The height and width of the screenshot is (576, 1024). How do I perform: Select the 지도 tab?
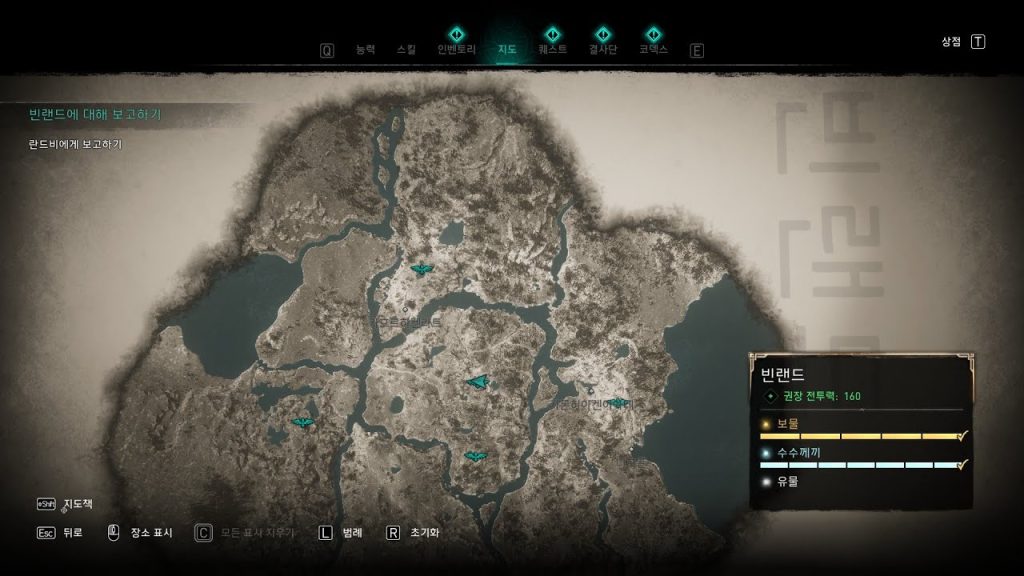point(507,49)
